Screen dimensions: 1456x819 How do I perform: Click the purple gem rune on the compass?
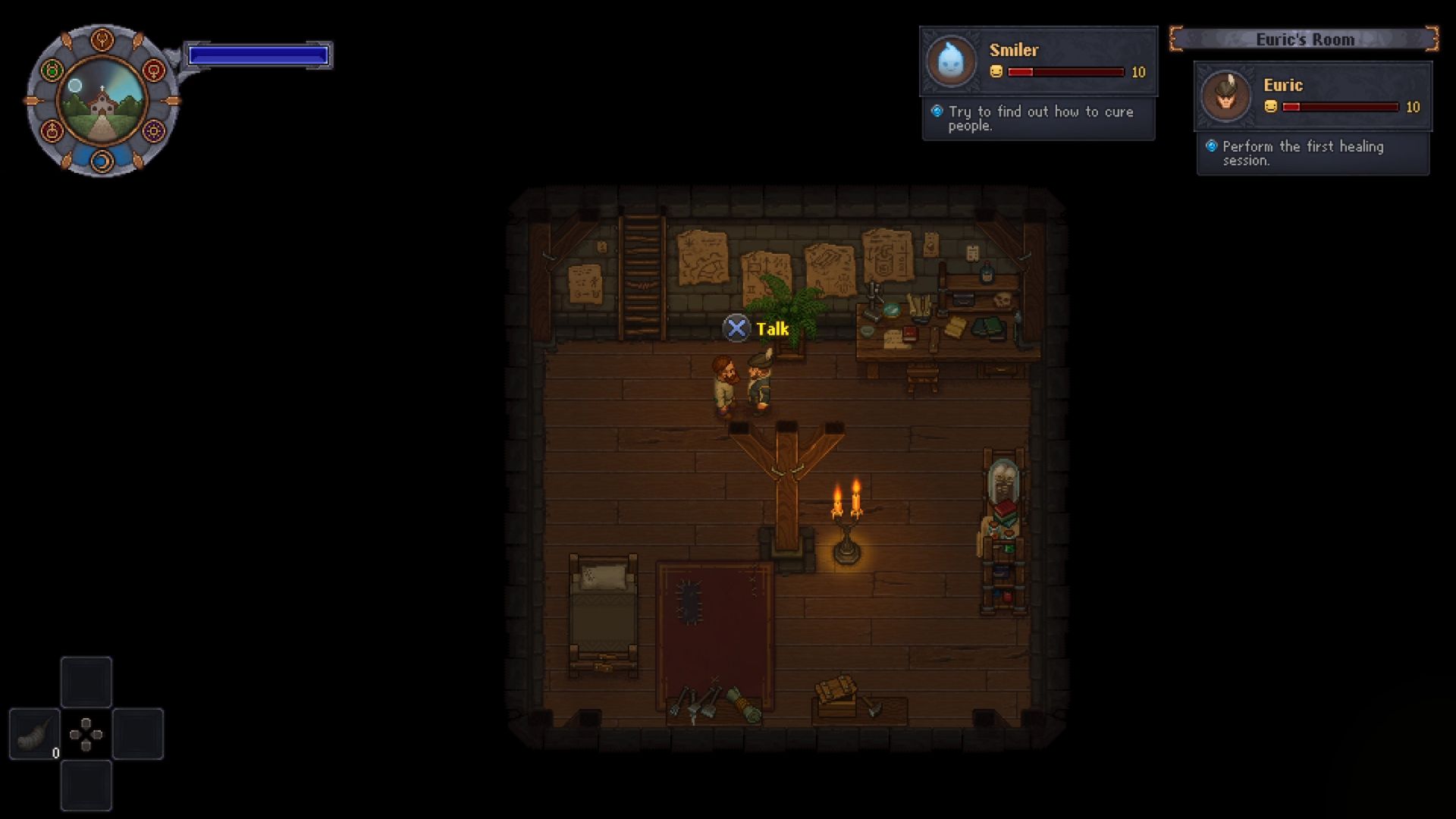154,131
